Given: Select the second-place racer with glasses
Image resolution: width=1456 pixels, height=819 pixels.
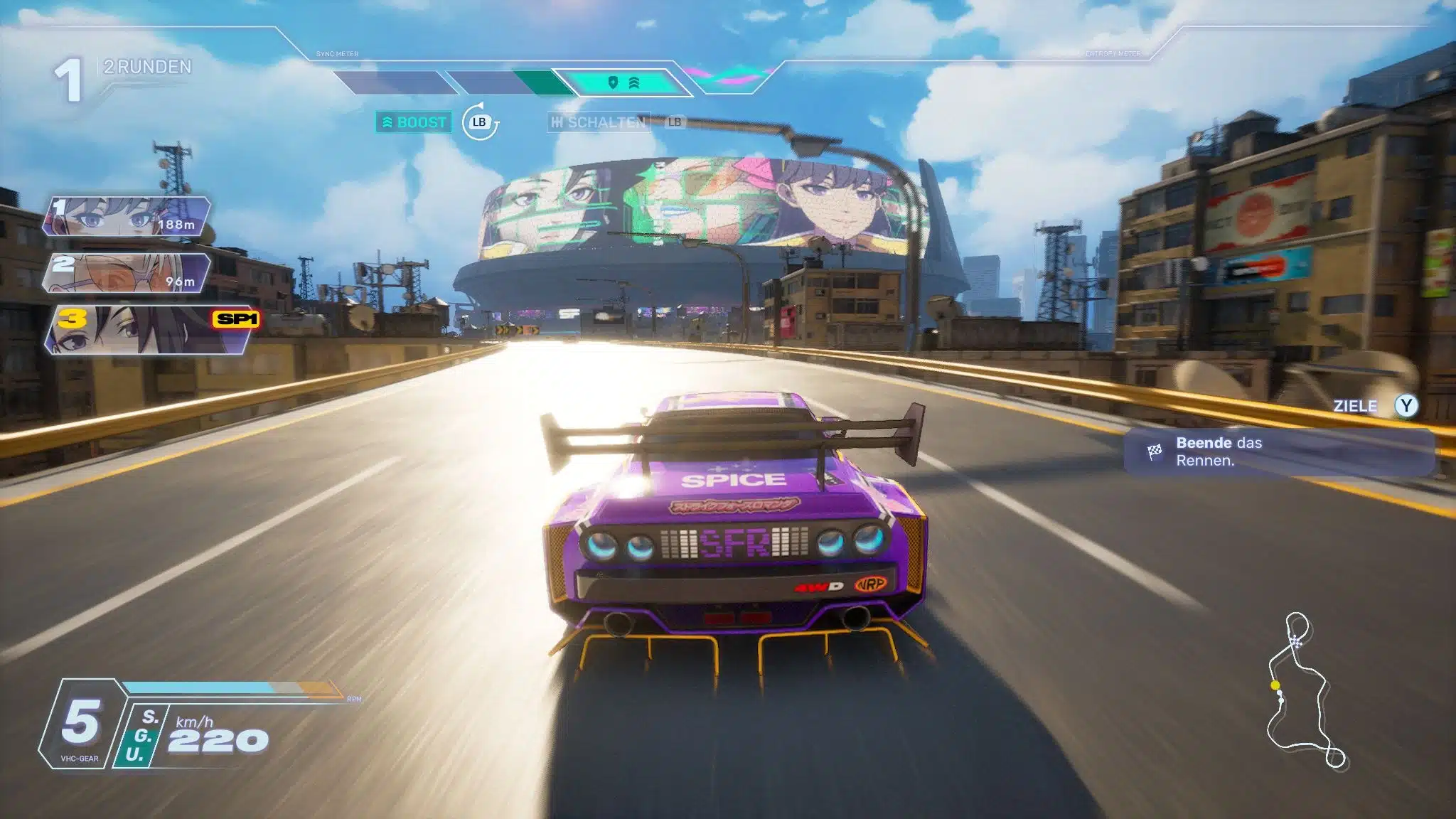Looking at the screenshot, I should click(x=127, y=273).
